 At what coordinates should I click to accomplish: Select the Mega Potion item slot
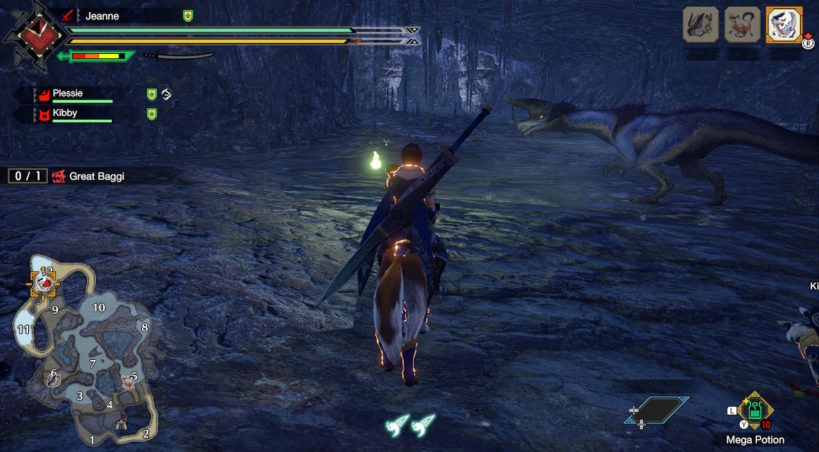pos(756,410)
